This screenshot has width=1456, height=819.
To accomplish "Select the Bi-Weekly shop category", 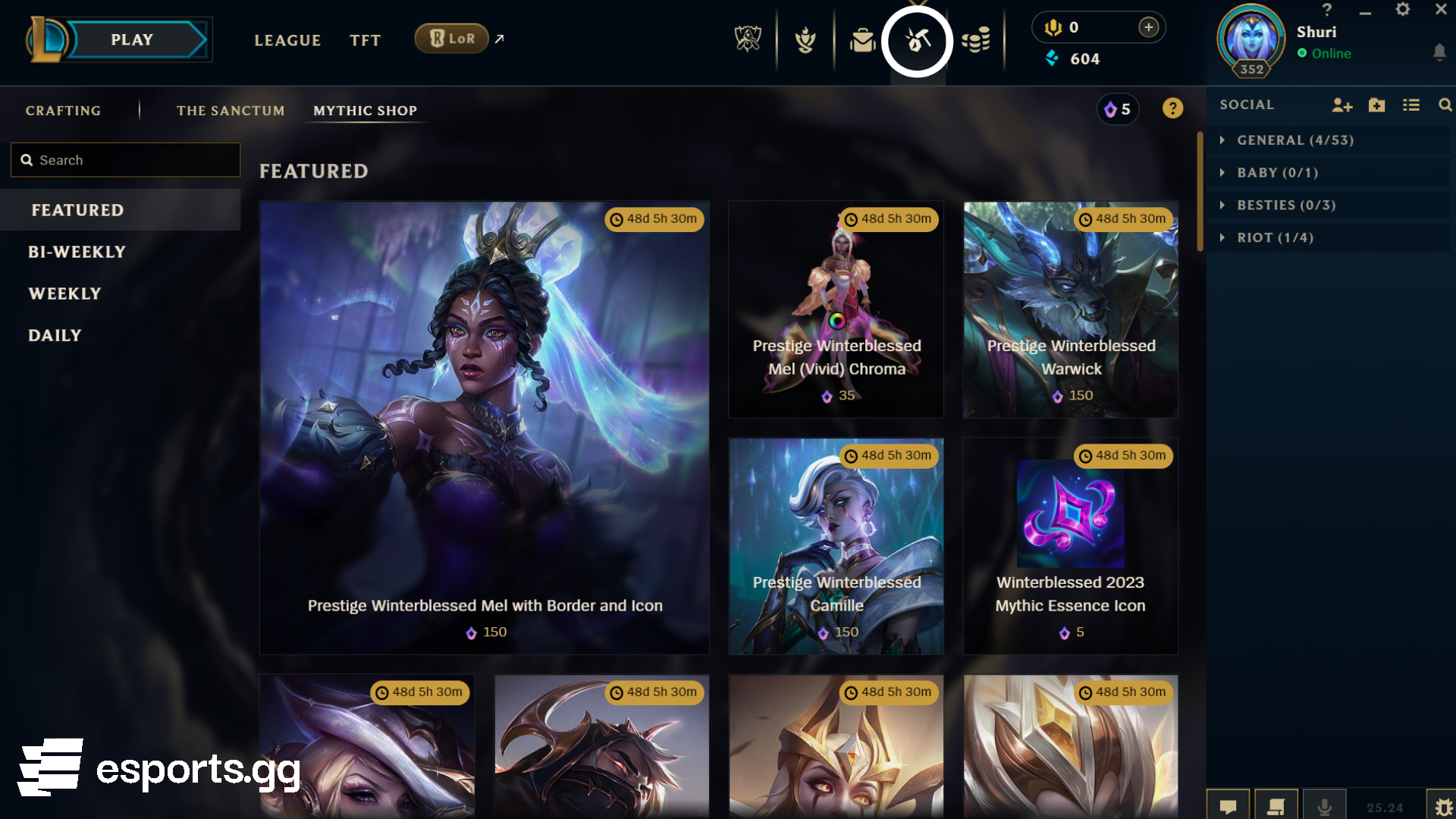I will (77, 252).
